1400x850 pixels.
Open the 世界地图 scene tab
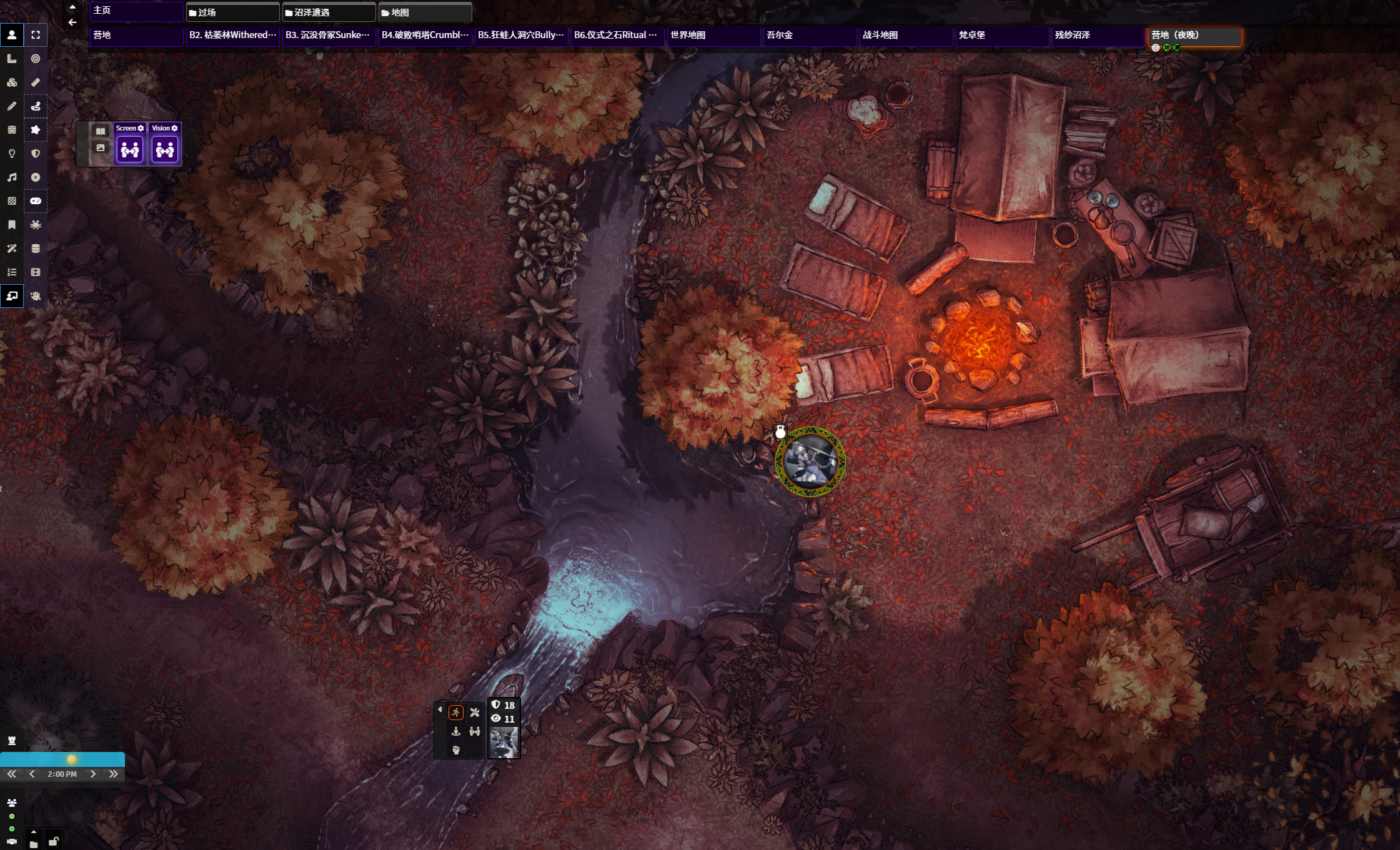pos(712,36)
